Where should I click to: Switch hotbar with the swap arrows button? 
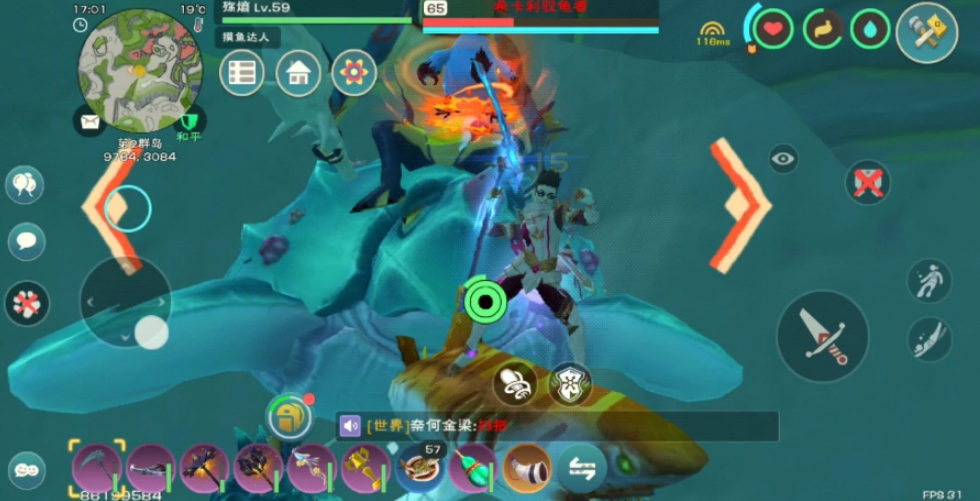pos(582,466)
